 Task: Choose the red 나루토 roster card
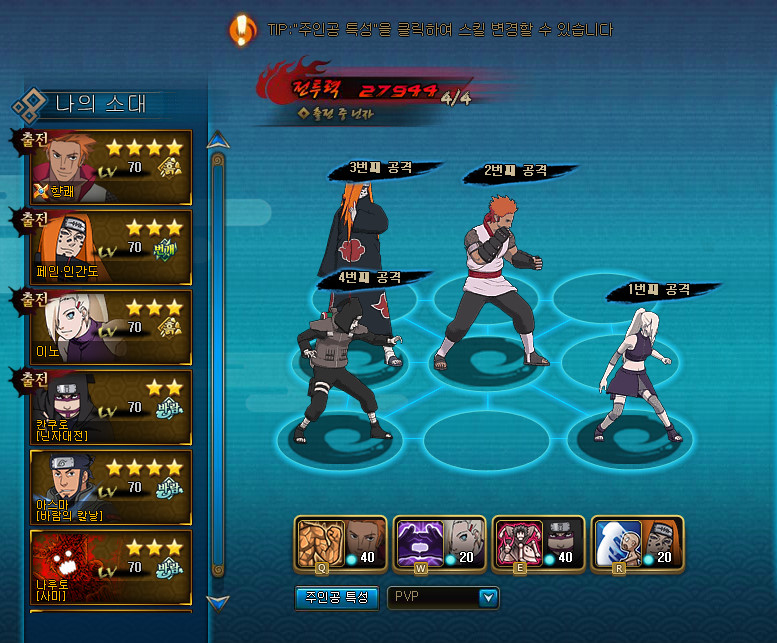(111, 567)
